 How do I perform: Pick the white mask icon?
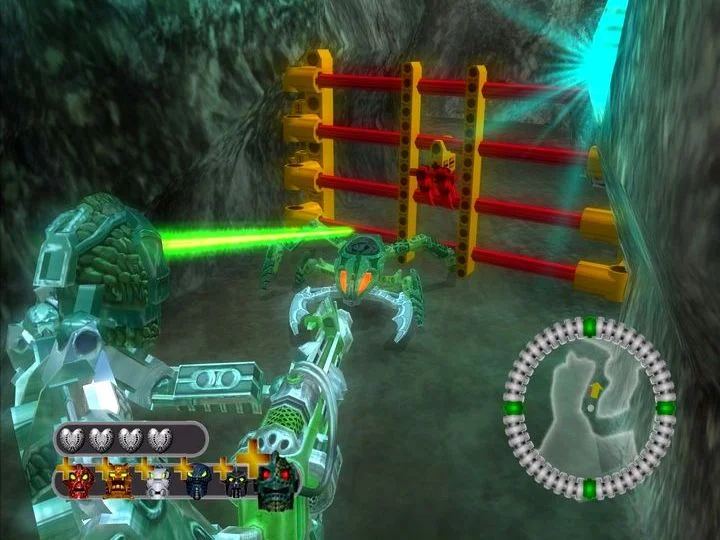click(157, 483)
